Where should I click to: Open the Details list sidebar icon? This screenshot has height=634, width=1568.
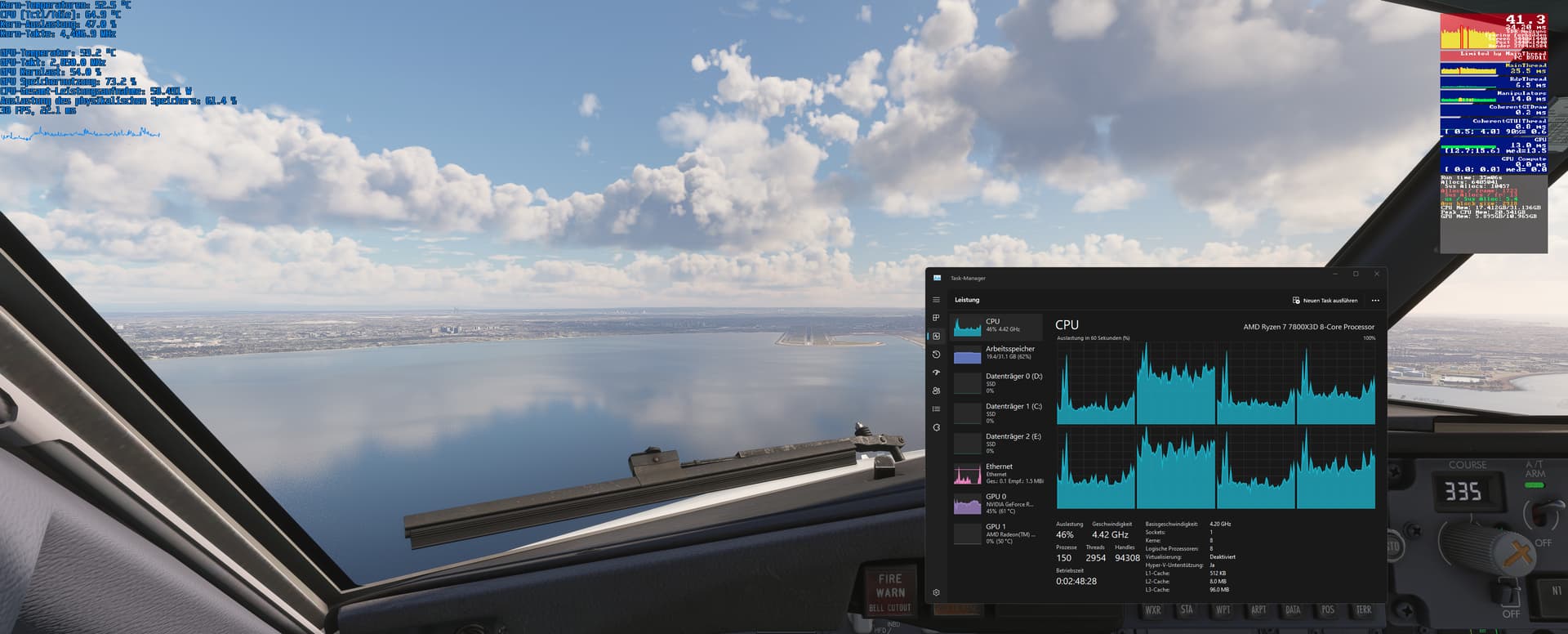click(x=936, y=409)
